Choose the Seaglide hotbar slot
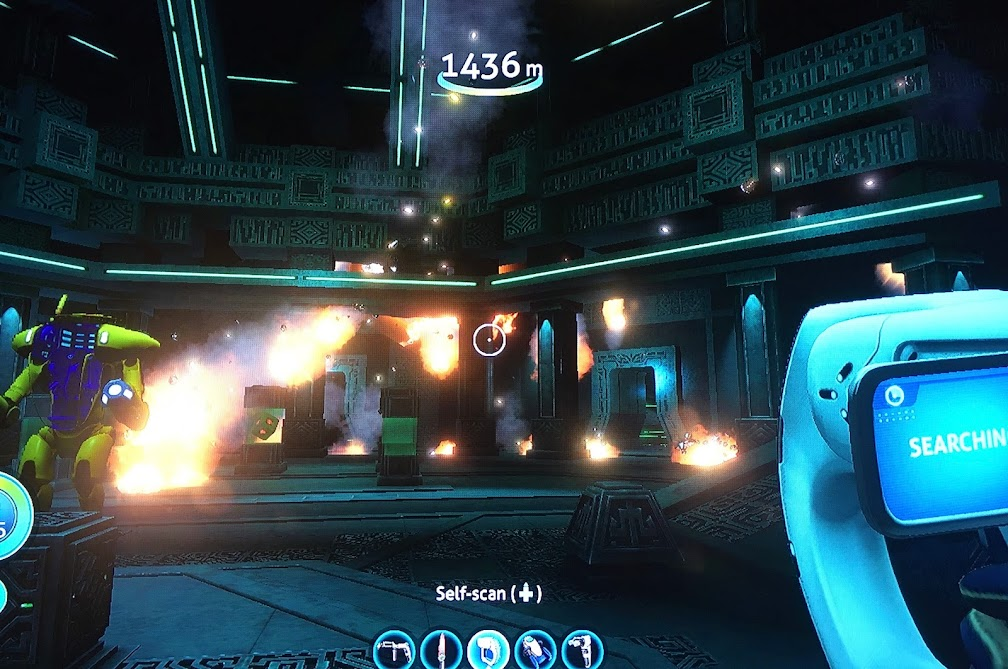The width and height of the screenshot is (1008, 669). 534,649
